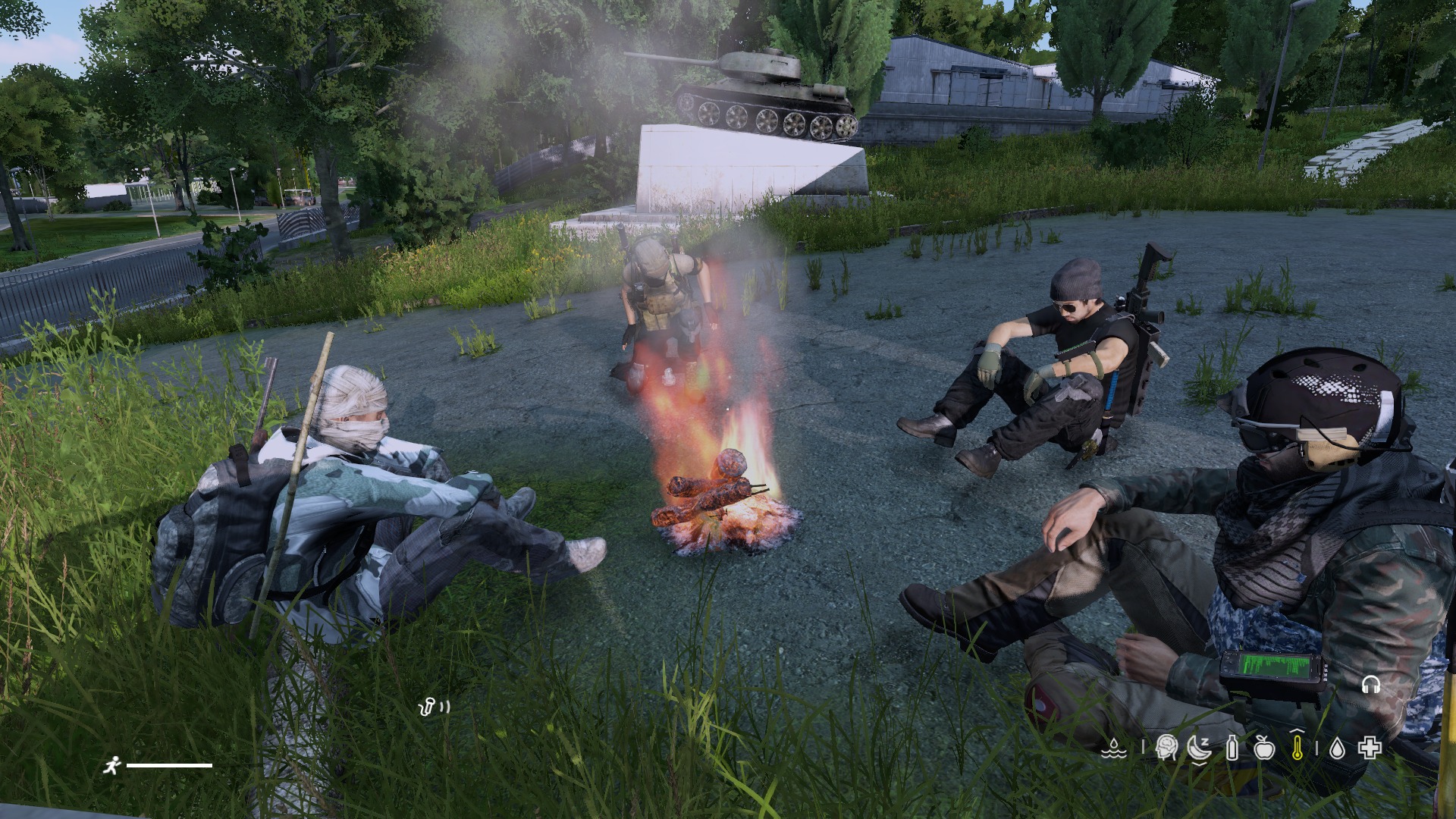Click the crescent moon sleep icon
Image resolution: width=1456 pixels, height=819 pixels.
pos(1198,749)
